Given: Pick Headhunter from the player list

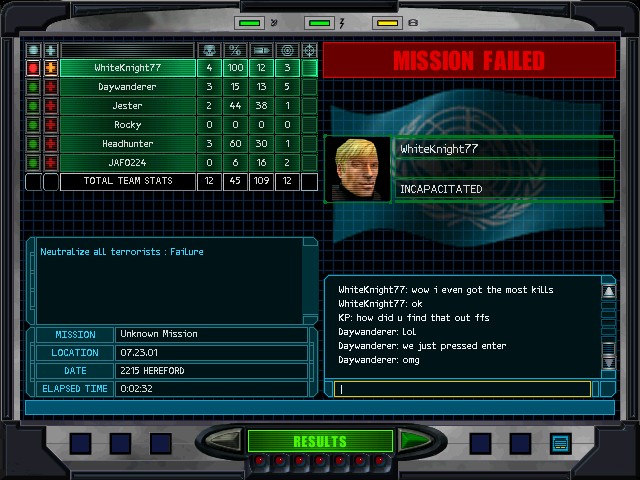Looking at the screenshot, I should point(127,144).
